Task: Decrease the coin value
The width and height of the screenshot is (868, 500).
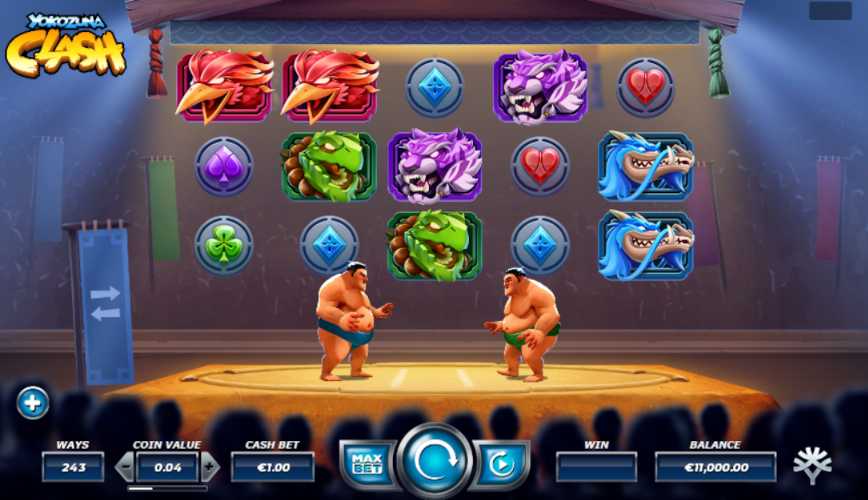Action: coord(125,466)
